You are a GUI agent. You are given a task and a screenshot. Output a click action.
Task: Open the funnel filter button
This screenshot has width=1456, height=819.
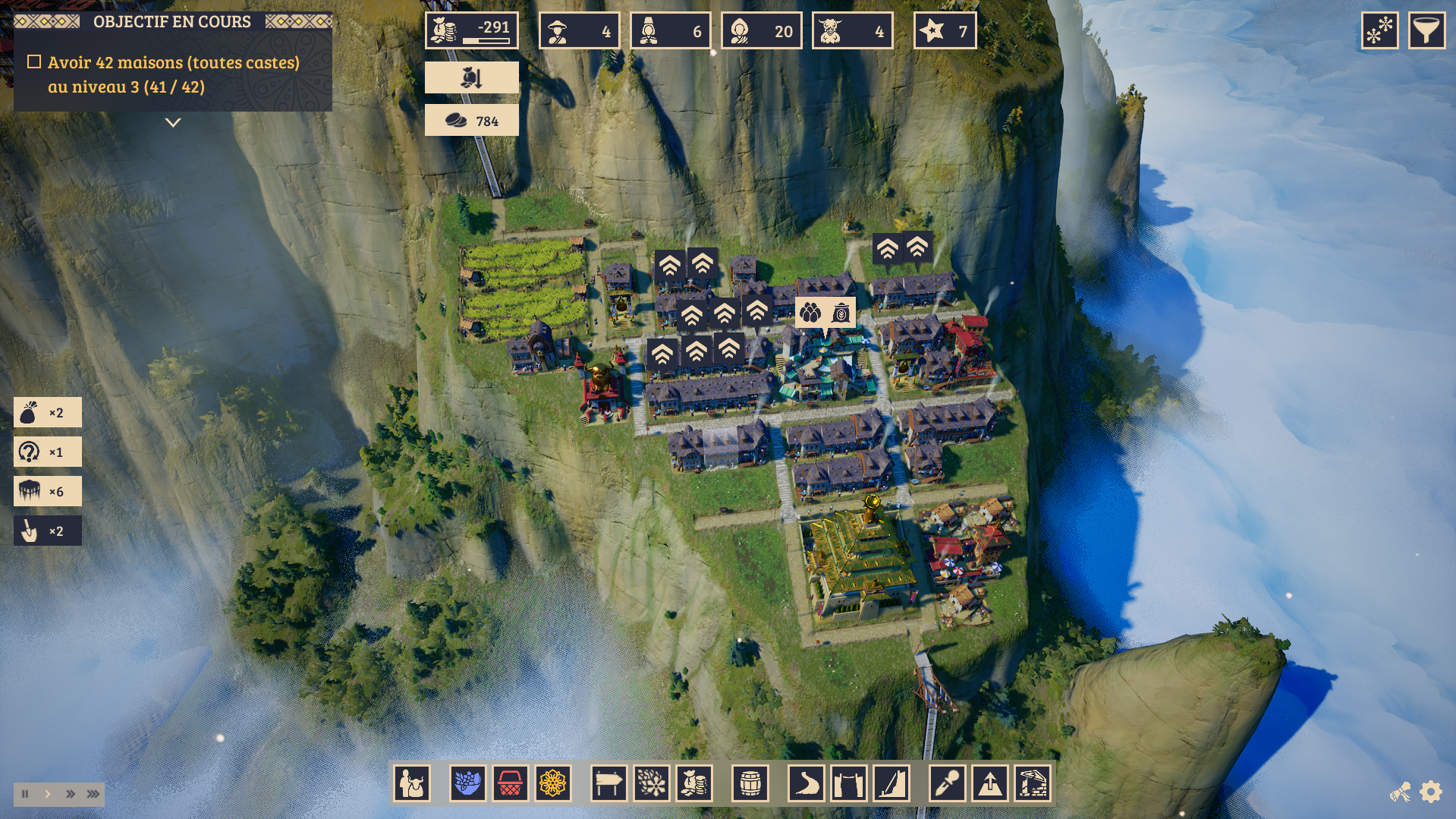(x=1426, y=31)
